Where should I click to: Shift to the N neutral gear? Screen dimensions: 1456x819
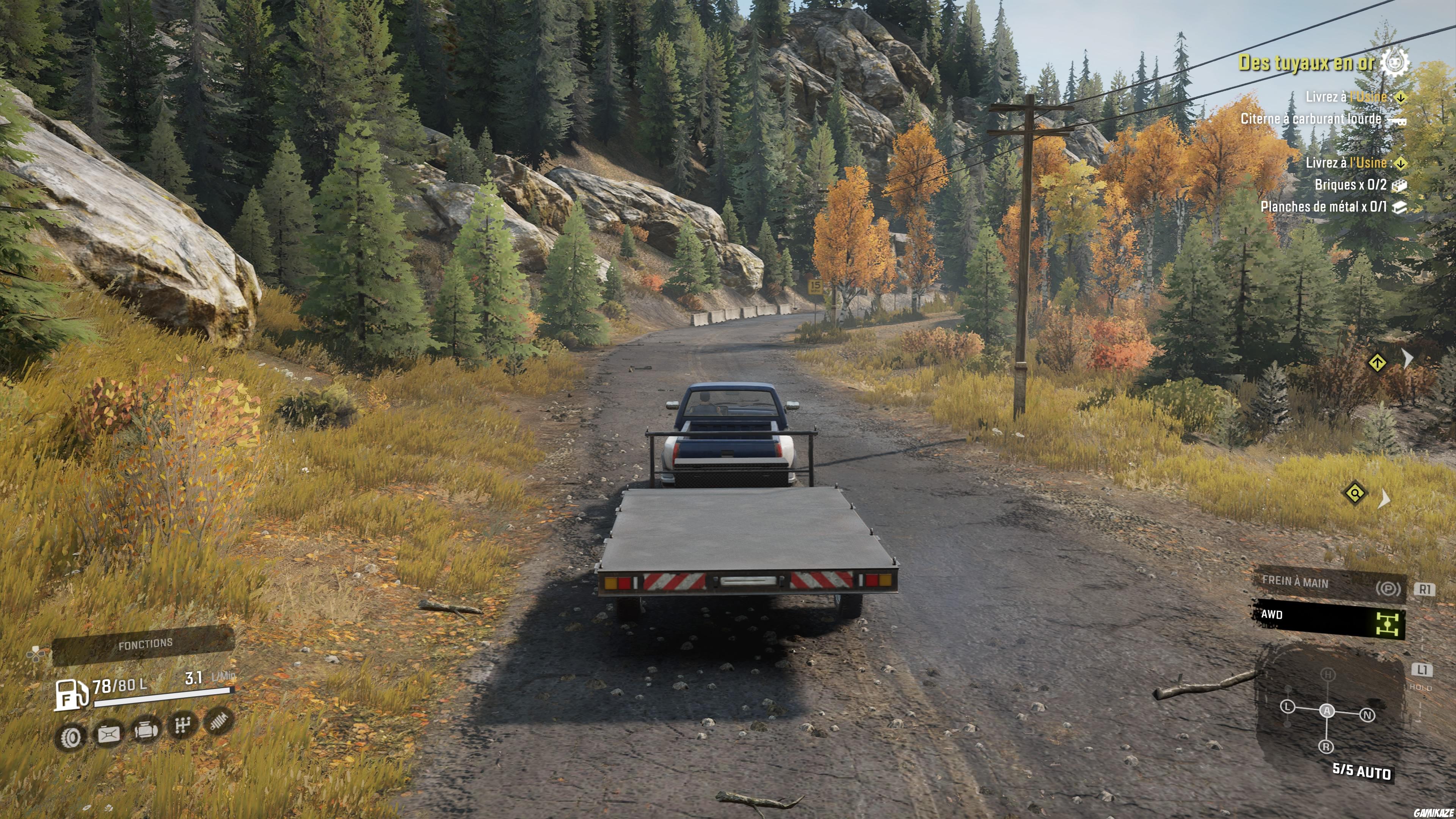1367,715
